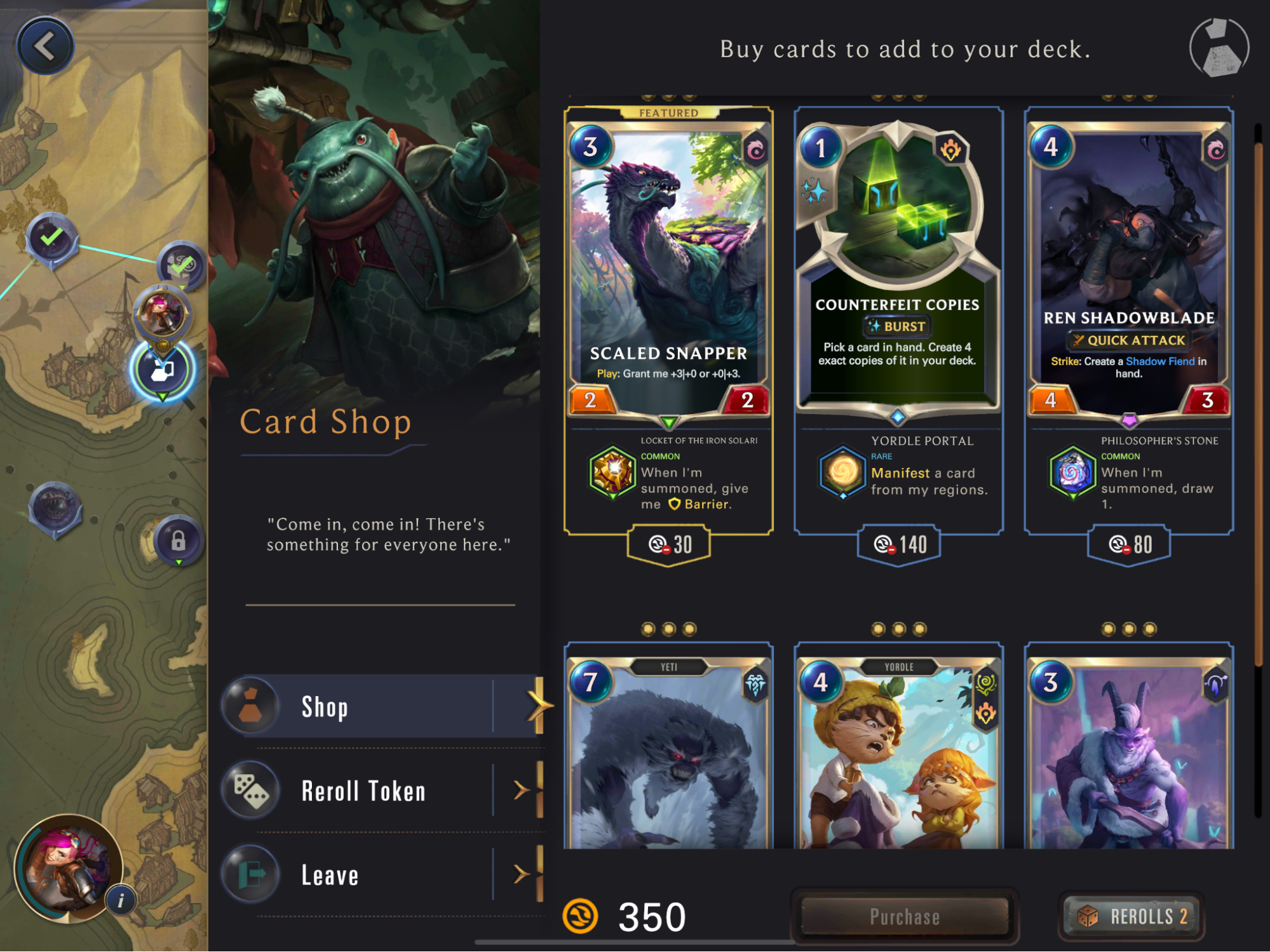The image size is (1270, 952).
Task: Open champion info via the i badge
Action: click(121, 900)
